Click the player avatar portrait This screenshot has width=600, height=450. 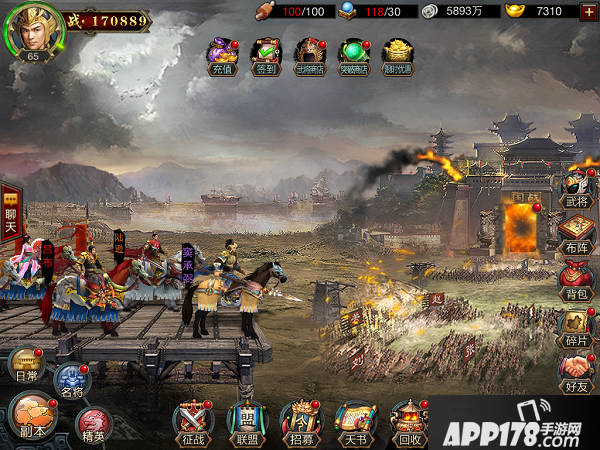pos(33,30)
